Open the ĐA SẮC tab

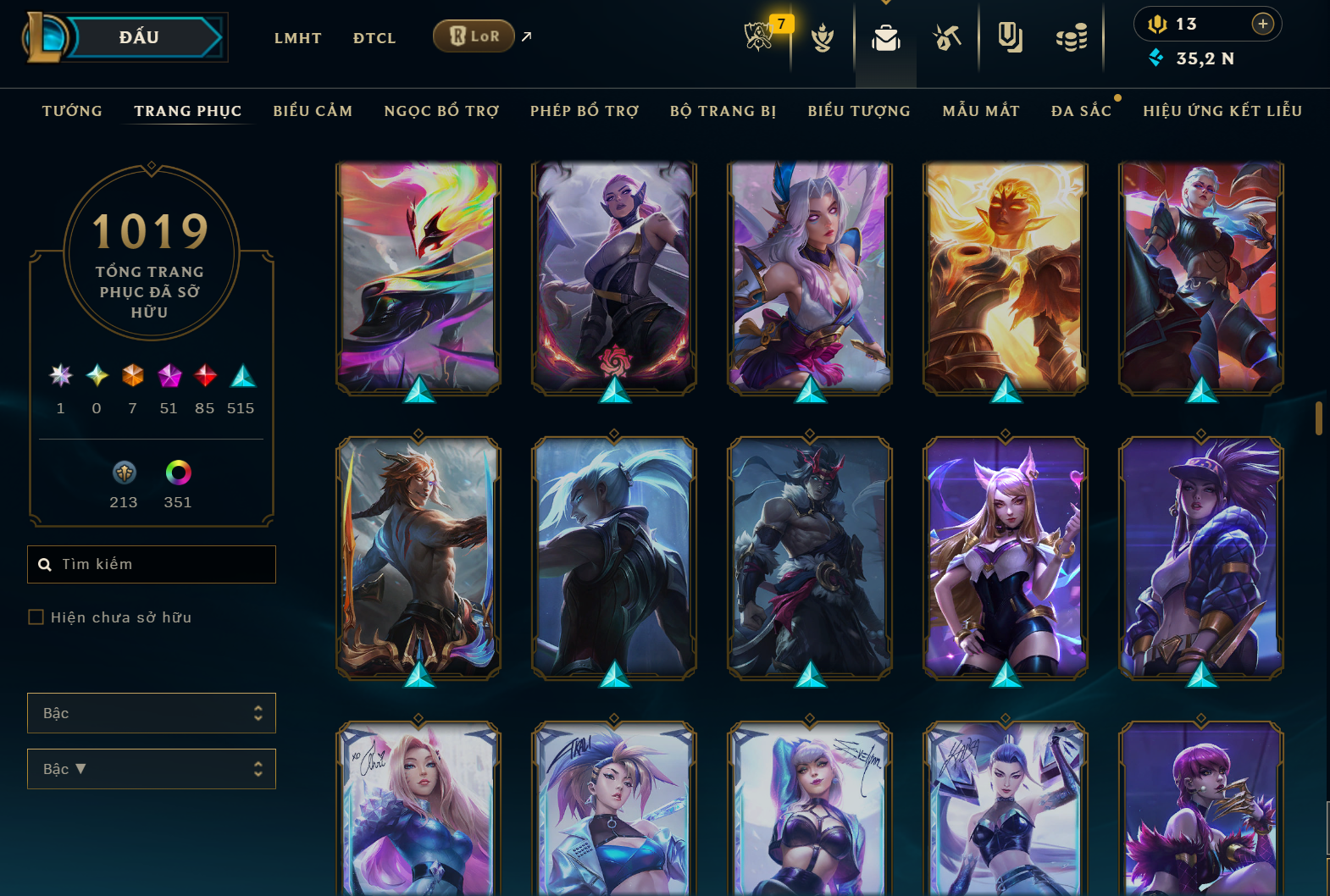coord(1081,111)
